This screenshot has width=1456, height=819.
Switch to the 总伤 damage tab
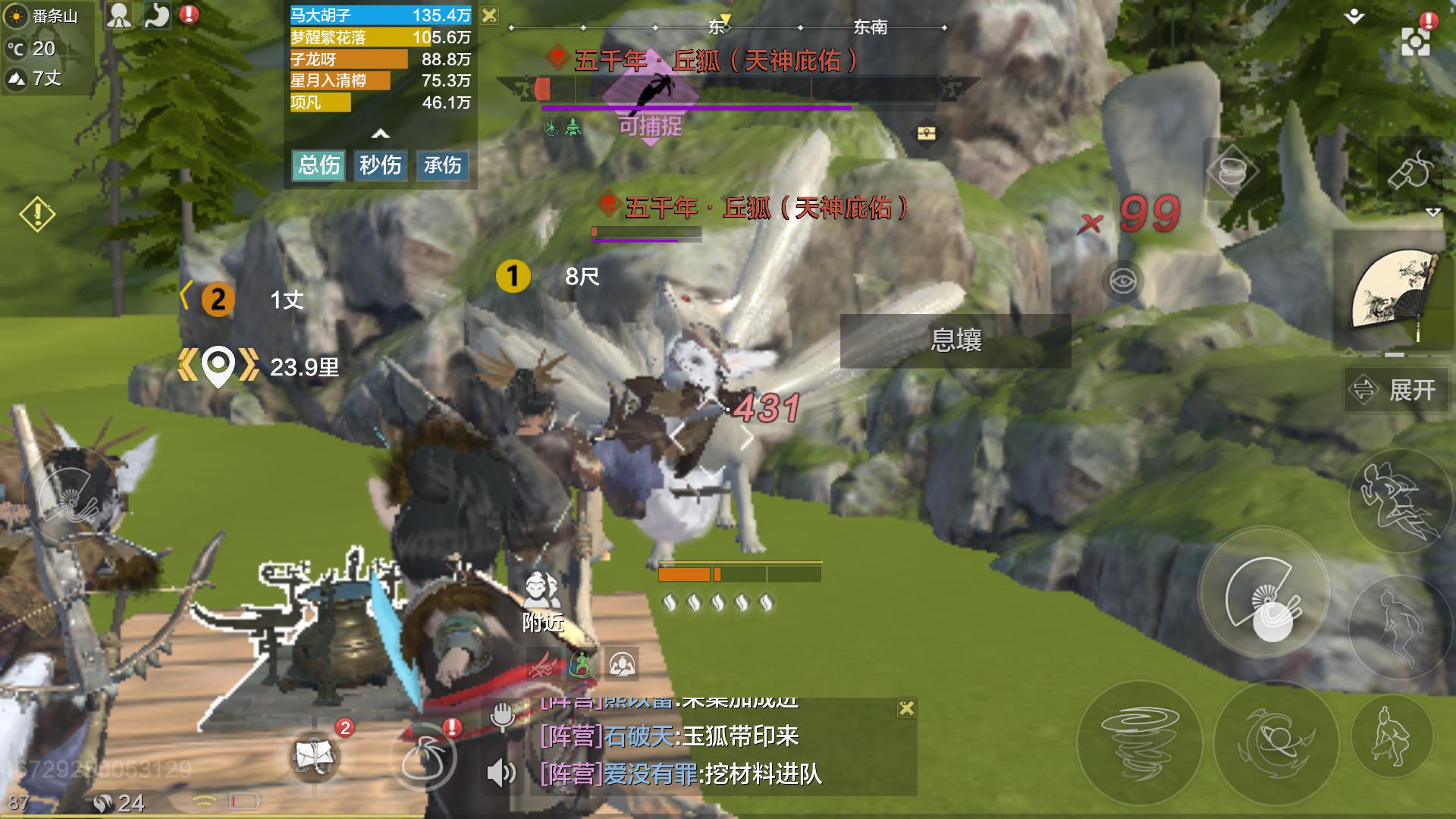(x=318, y=165)
